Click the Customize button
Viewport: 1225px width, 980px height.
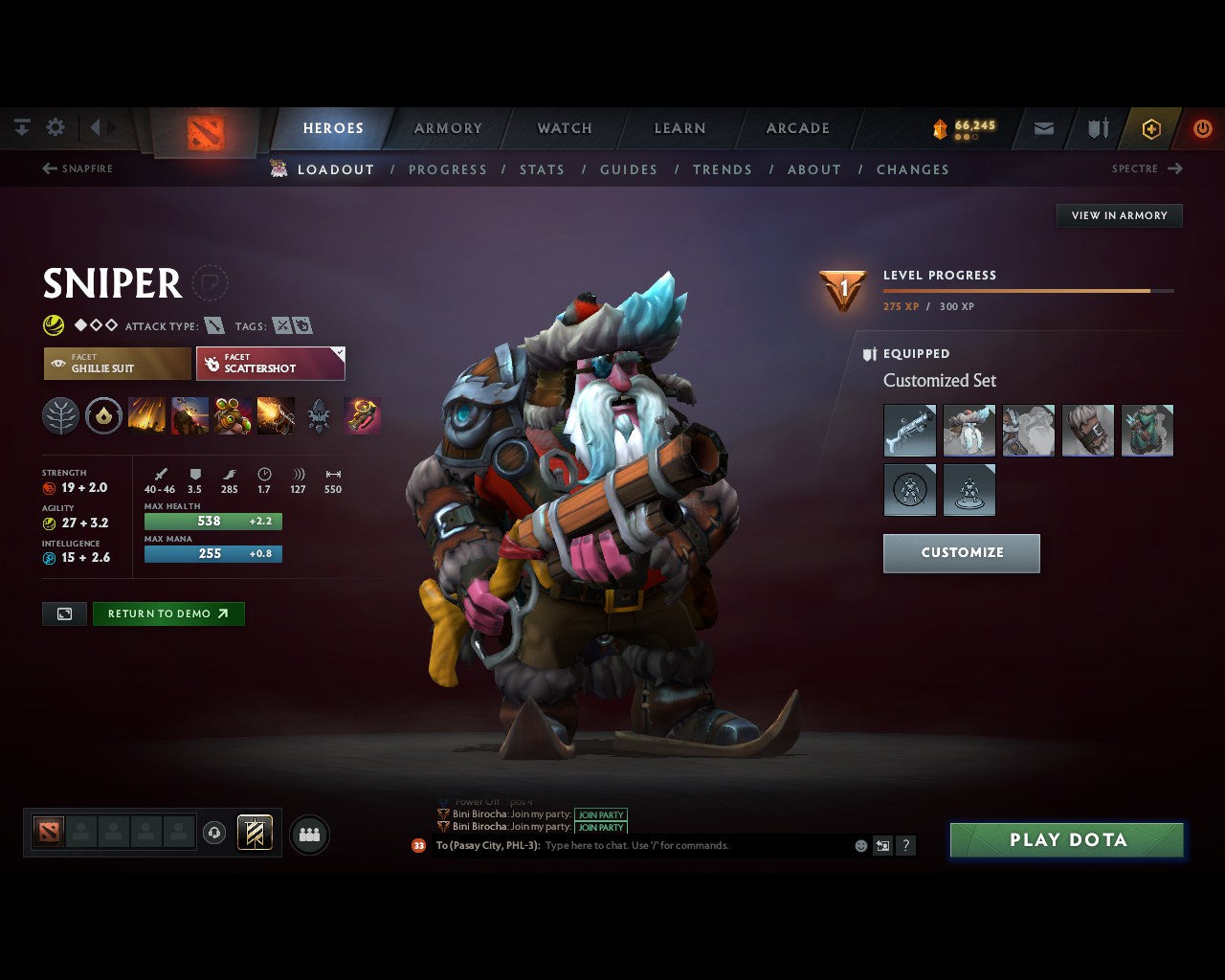click(961, 553)
